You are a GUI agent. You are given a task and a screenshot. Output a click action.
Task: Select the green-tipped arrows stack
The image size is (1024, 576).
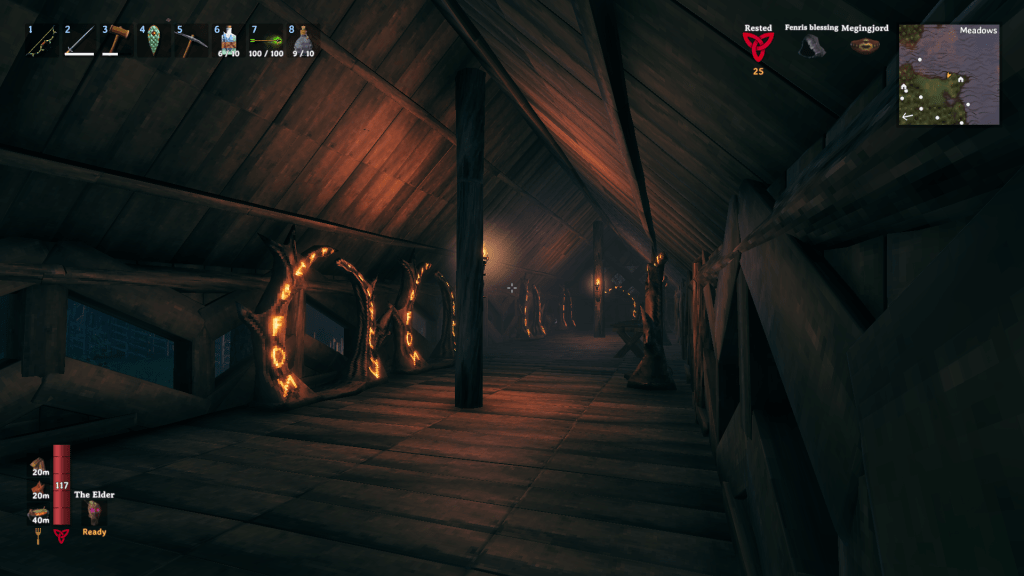click(x=265, y=41)
